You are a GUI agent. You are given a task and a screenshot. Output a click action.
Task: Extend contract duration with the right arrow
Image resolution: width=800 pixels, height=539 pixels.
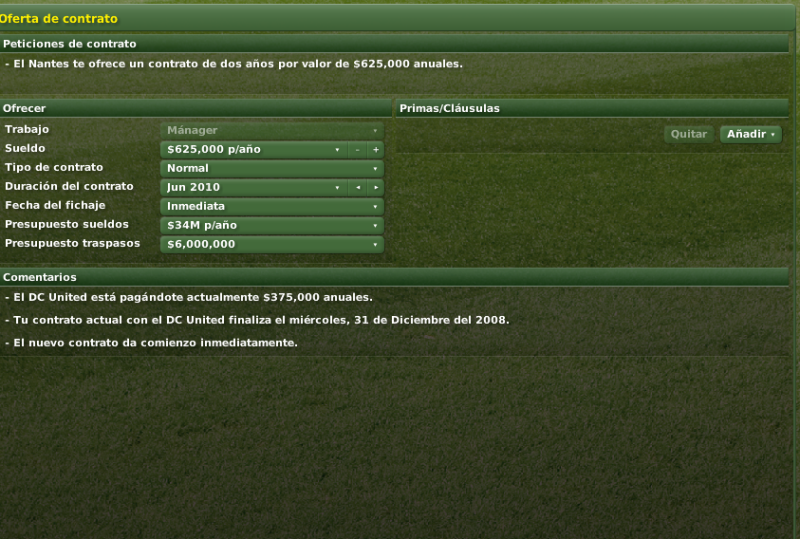376,187
